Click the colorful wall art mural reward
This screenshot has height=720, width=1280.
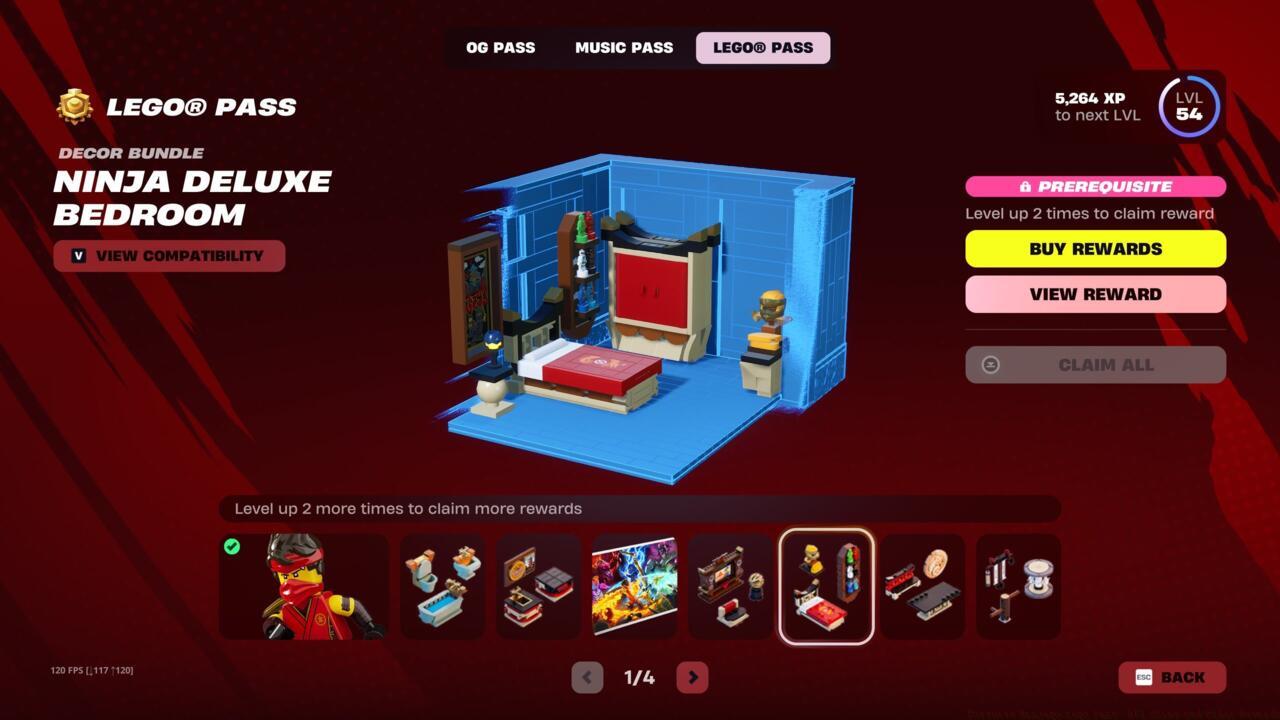click(x=635, y=586)
